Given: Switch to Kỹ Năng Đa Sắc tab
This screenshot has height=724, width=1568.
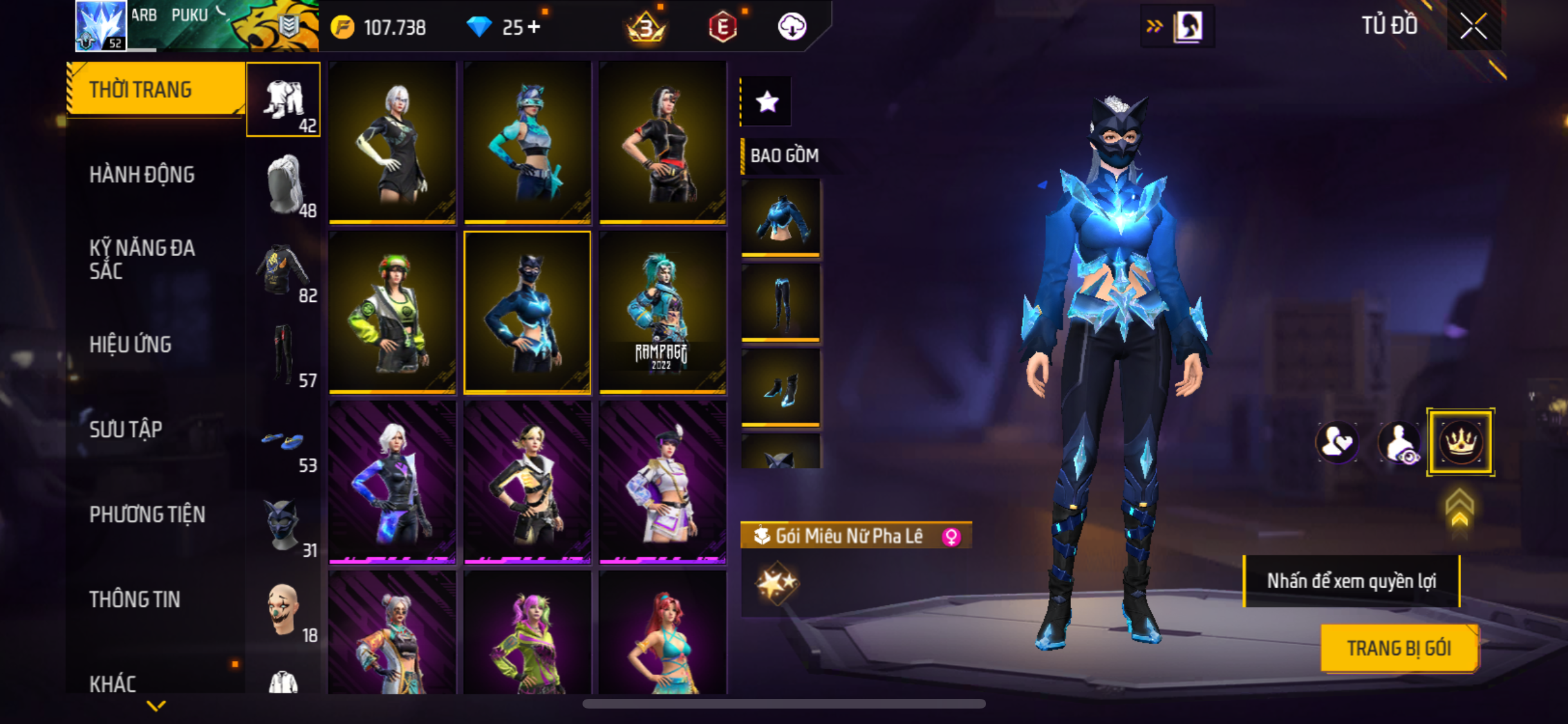Looking at the screenshot, I should [142, 259].
